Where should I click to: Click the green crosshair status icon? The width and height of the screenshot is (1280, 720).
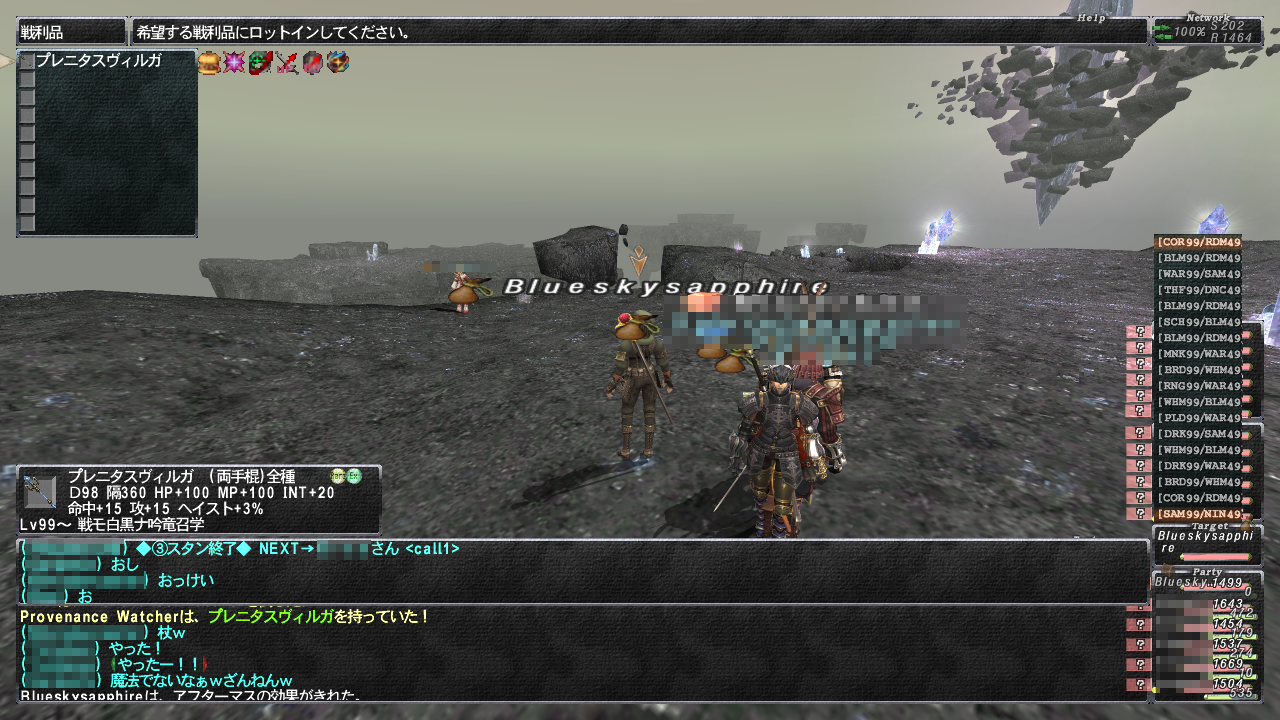click(x=260, y=63)
